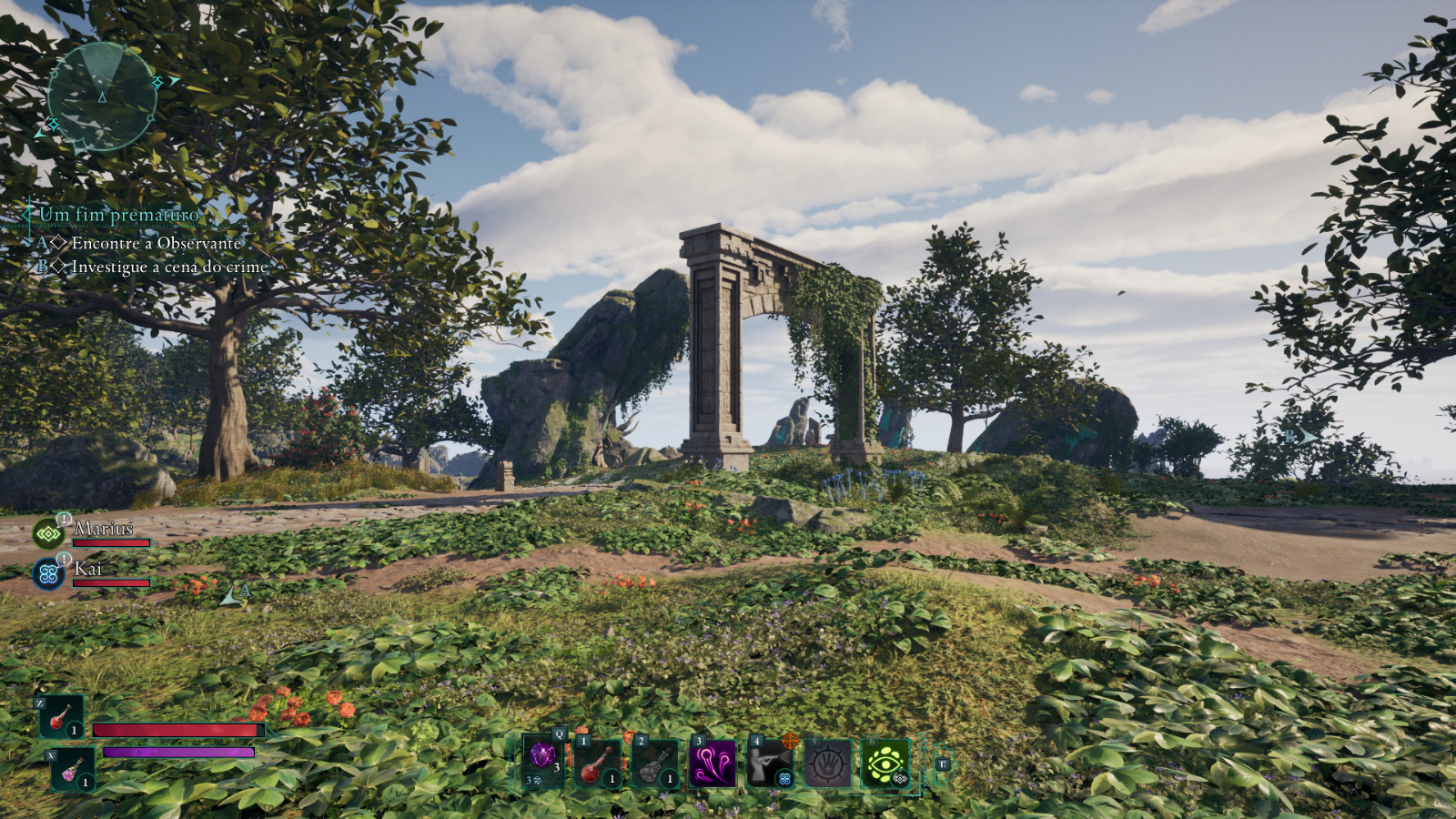The image size is (1456, 819).
Task: Use the red health potion quick slot
Action: coord(62,718)
